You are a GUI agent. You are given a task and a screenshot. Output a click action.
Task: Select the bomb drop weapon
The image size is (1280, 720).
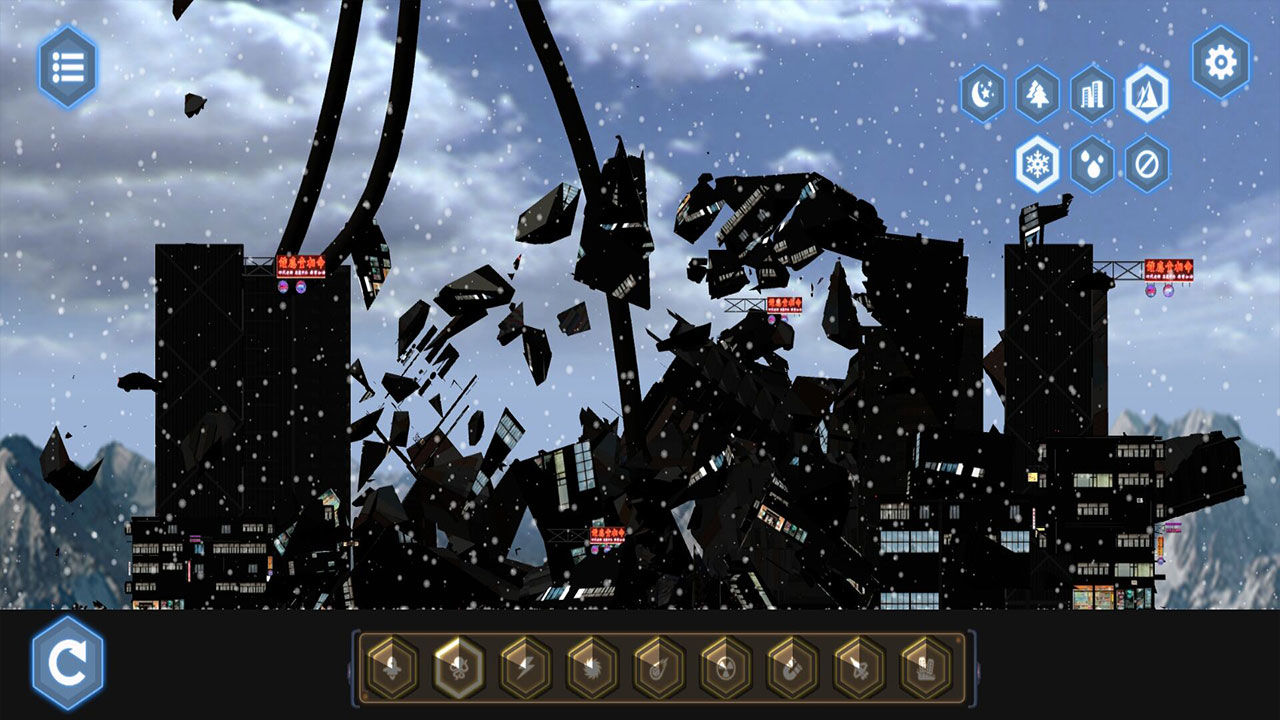click(x=391, y=667)
